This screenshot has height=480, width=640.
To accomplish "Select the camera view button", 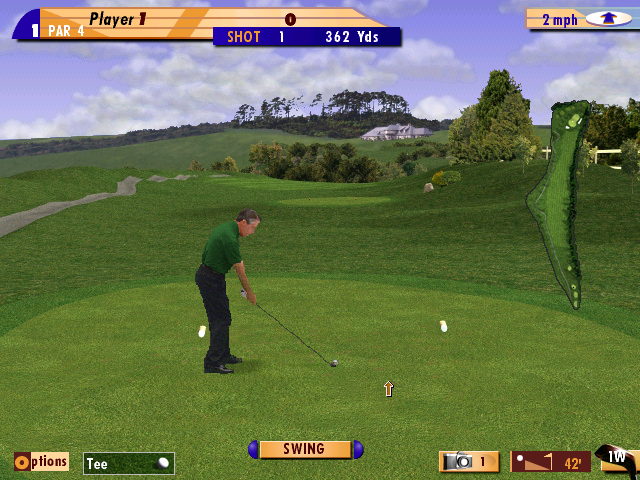I will tap(469, 461).
